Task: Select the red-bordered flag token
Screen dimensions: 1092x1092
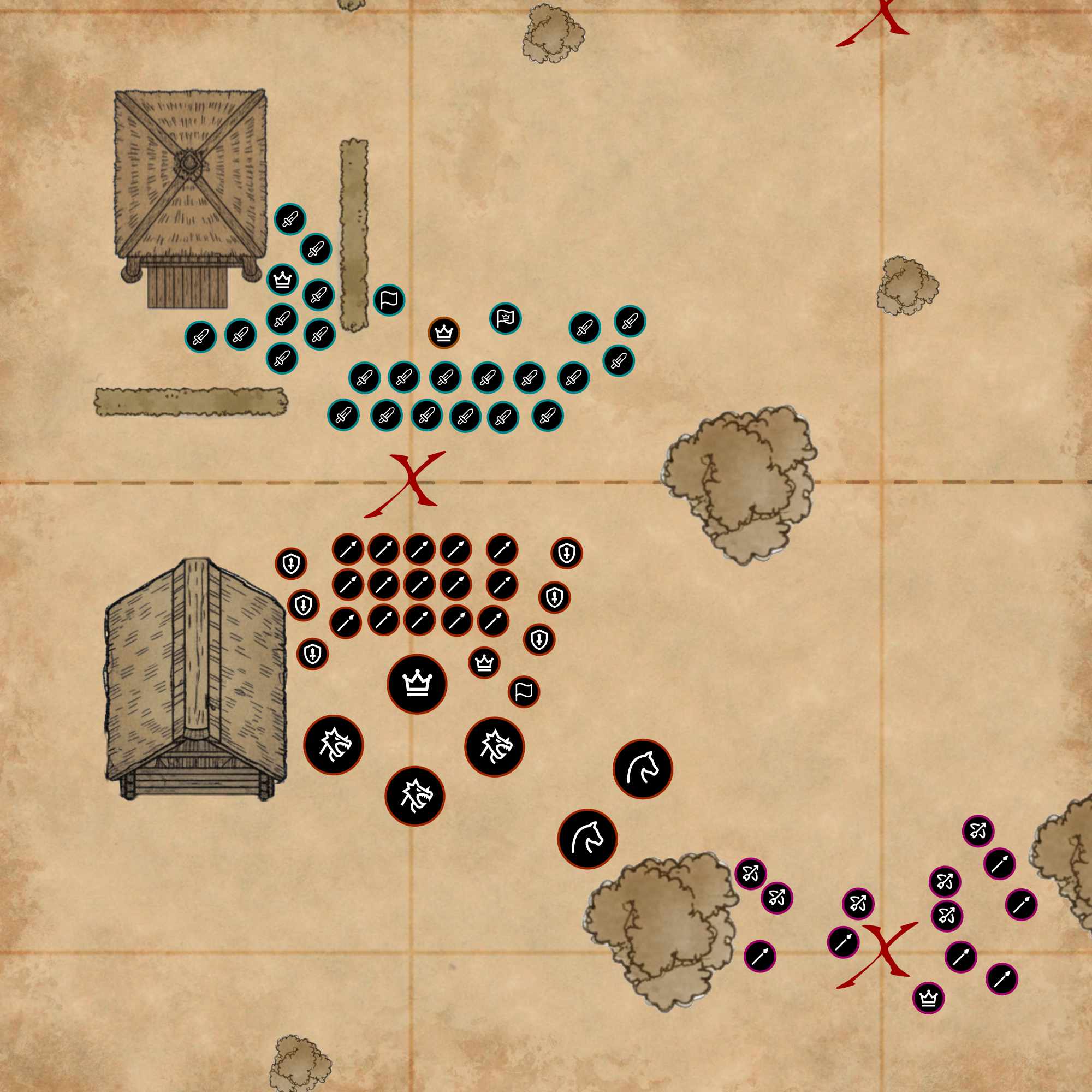Action: (524, 691)
